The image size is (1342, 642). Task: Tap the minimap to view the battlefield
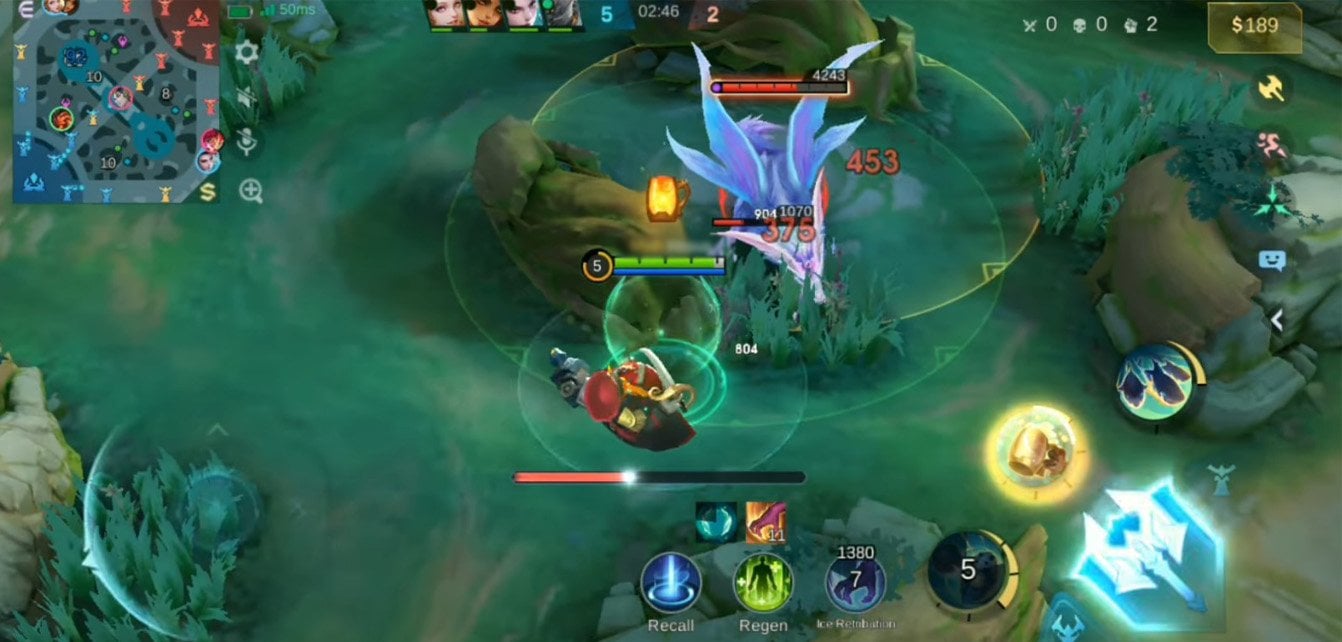[115, 105]
